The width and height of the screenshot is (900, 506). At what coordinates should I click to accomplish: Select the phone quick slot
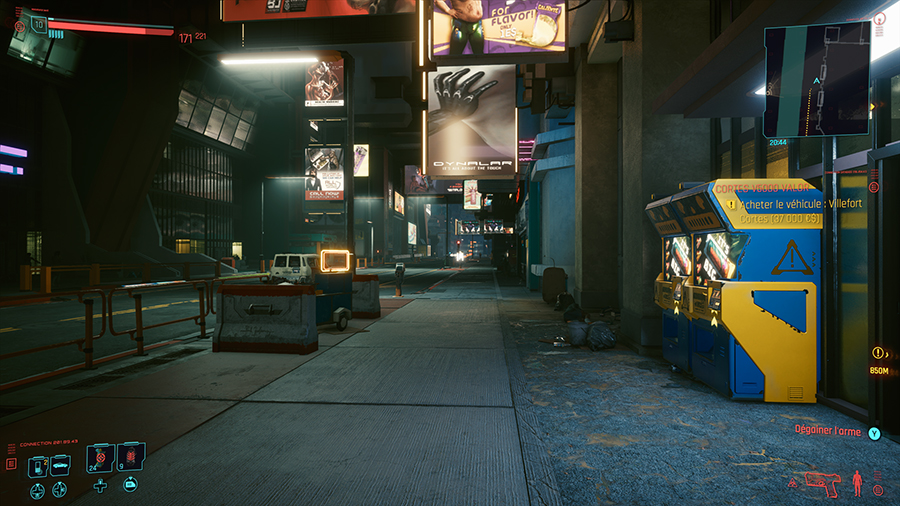pos(37,465)
